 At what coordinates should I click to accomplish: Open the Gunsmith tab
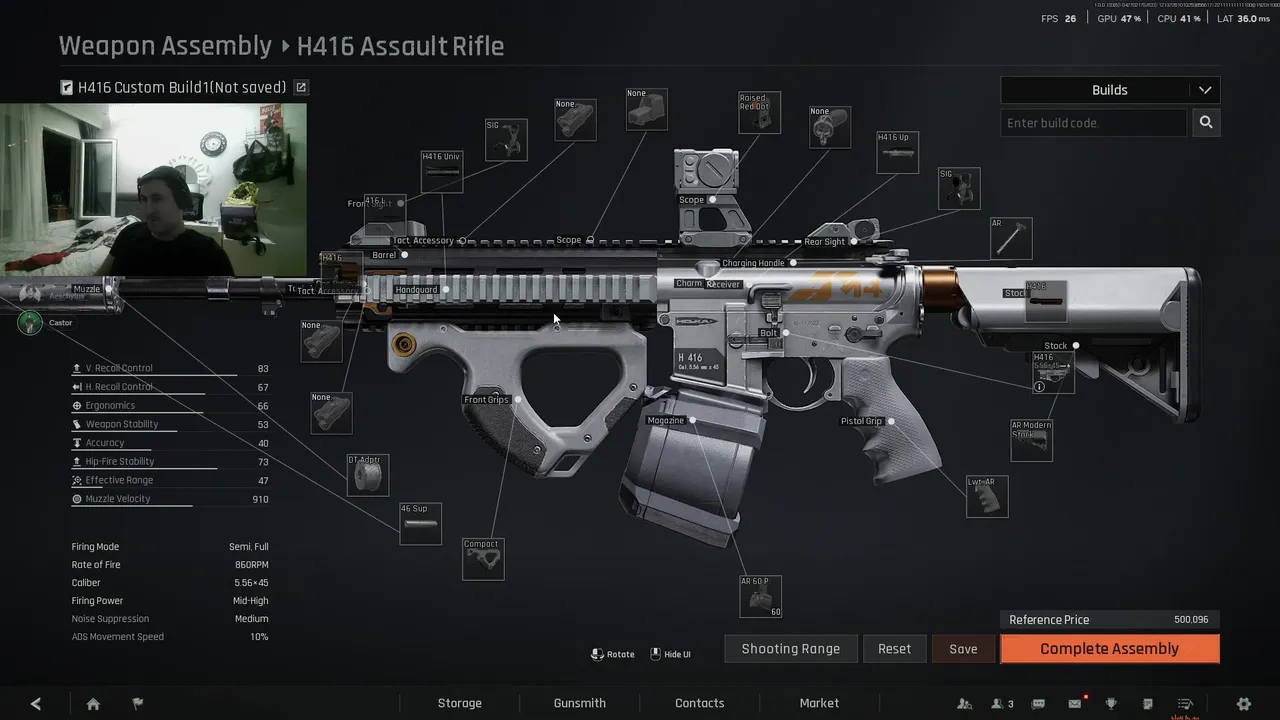pyautogui.click(x=580, y=703)
